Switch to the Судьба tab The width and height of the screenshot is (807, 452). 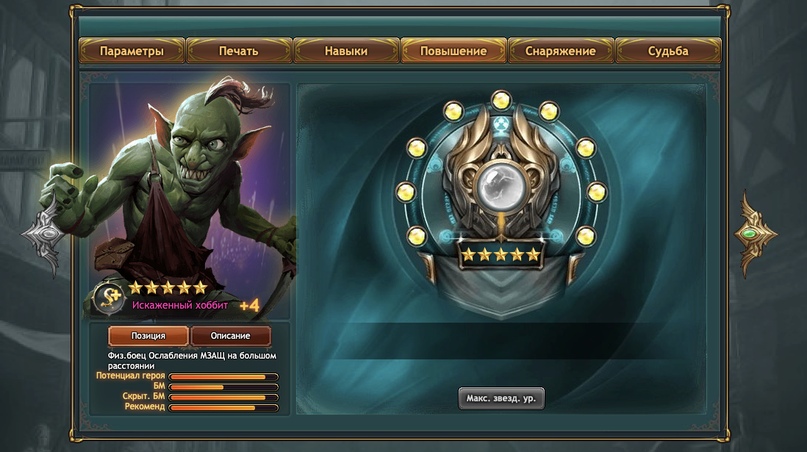[668, 51]
